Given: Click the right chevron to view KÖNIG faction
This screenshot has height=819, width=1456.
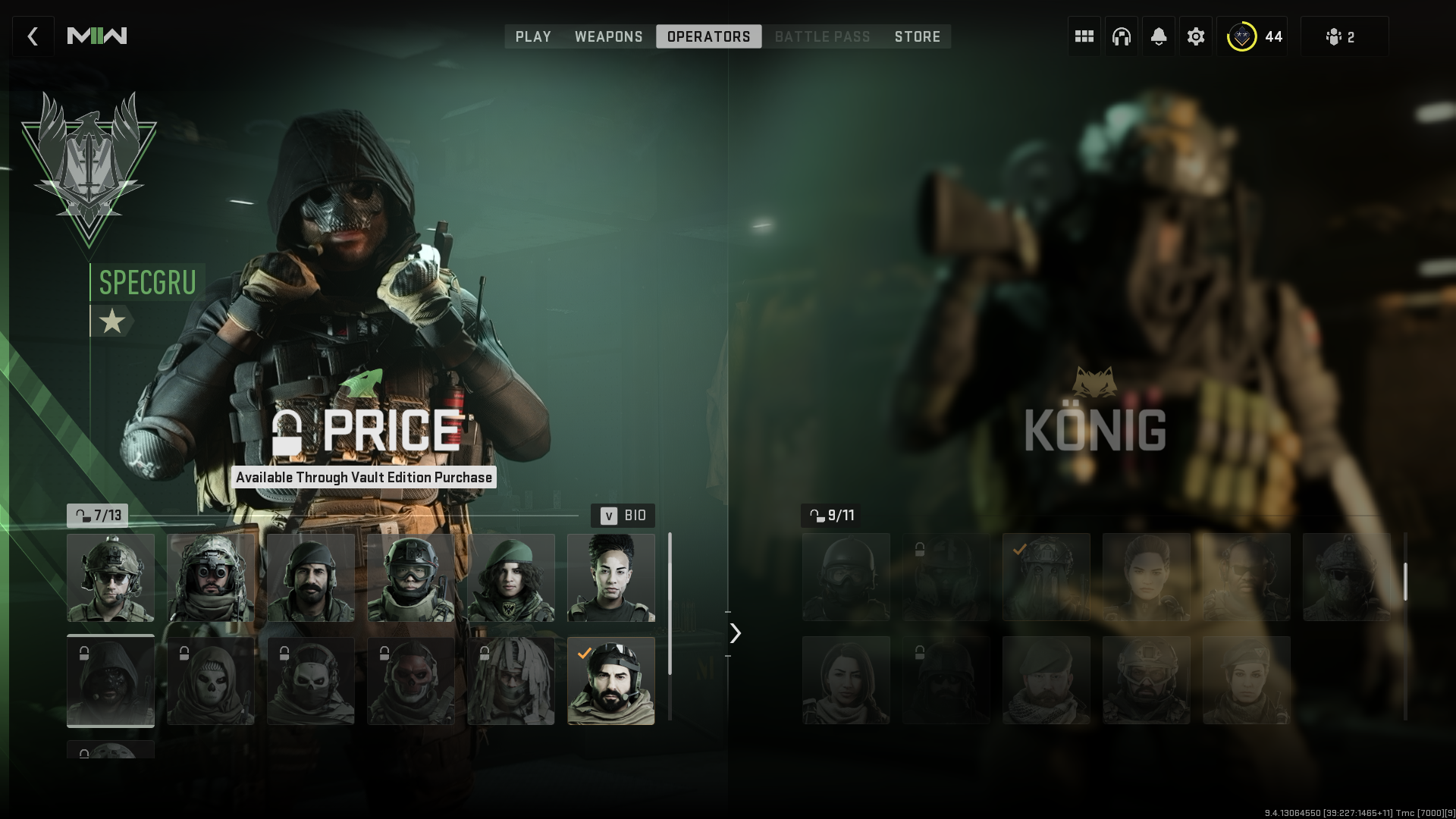Looking at the screenshot, I should coord(734,633).
